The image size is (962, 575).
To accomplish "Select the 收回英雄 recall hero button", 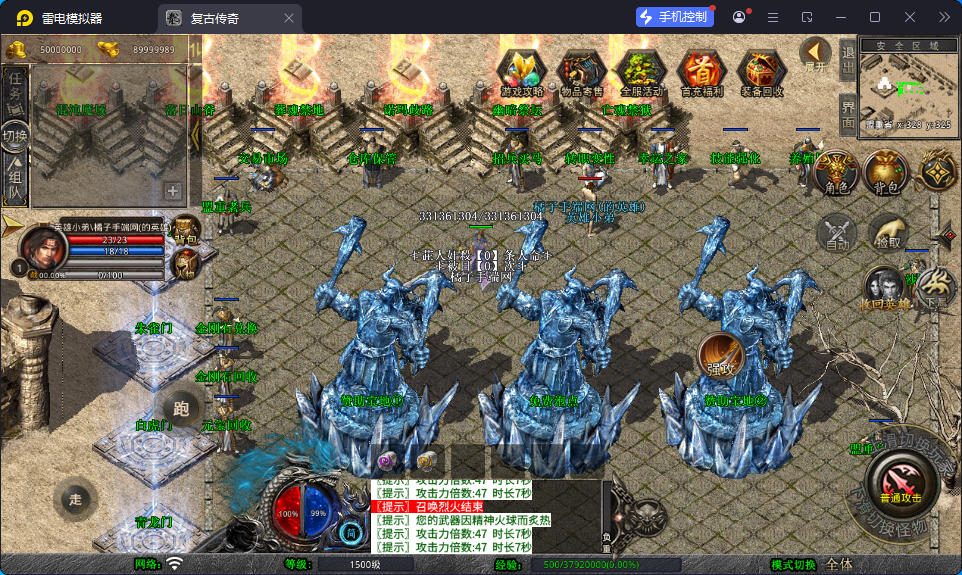I will point(885,288).
